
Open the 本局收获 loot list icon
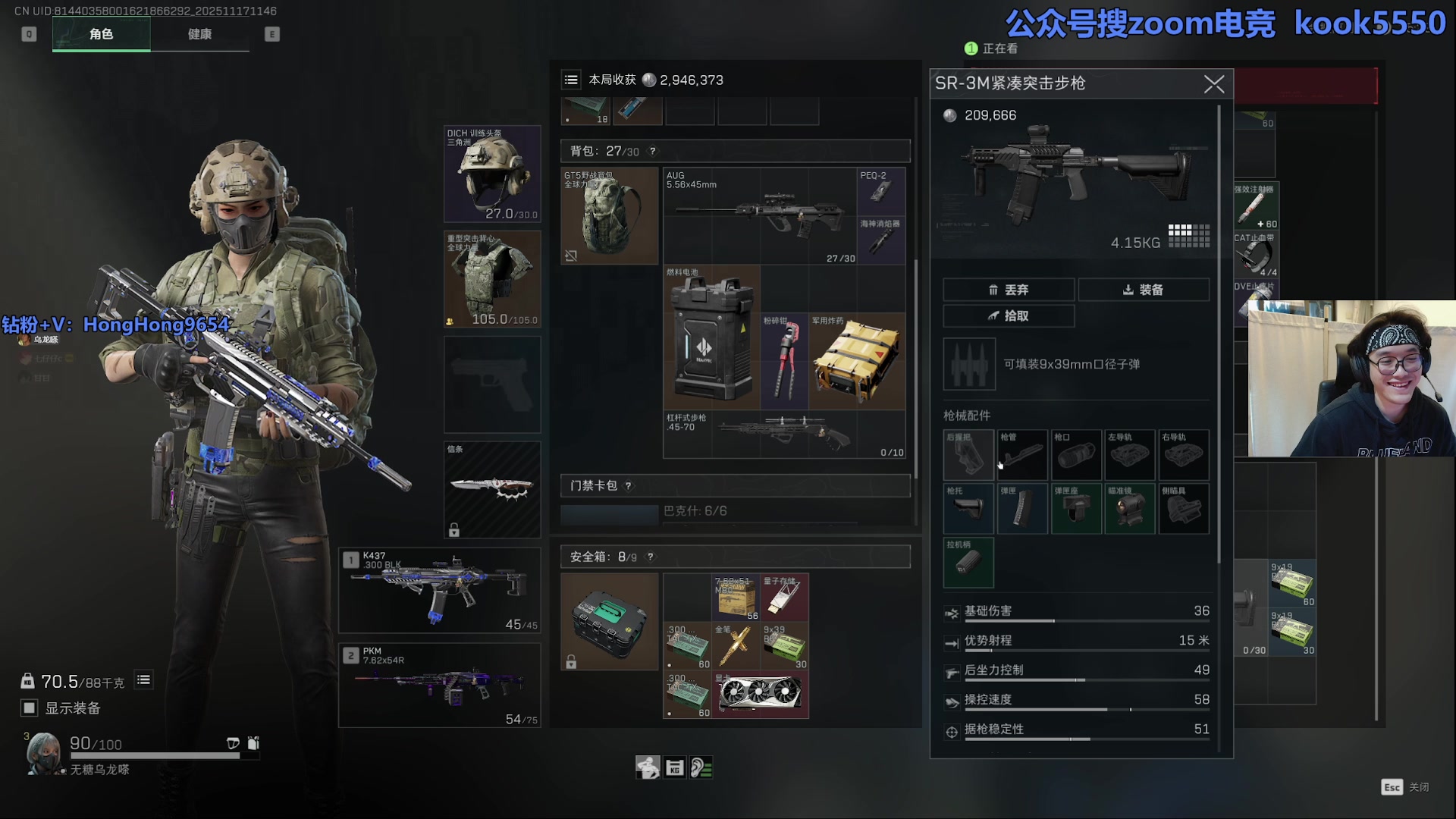click(x=571, y=80)
